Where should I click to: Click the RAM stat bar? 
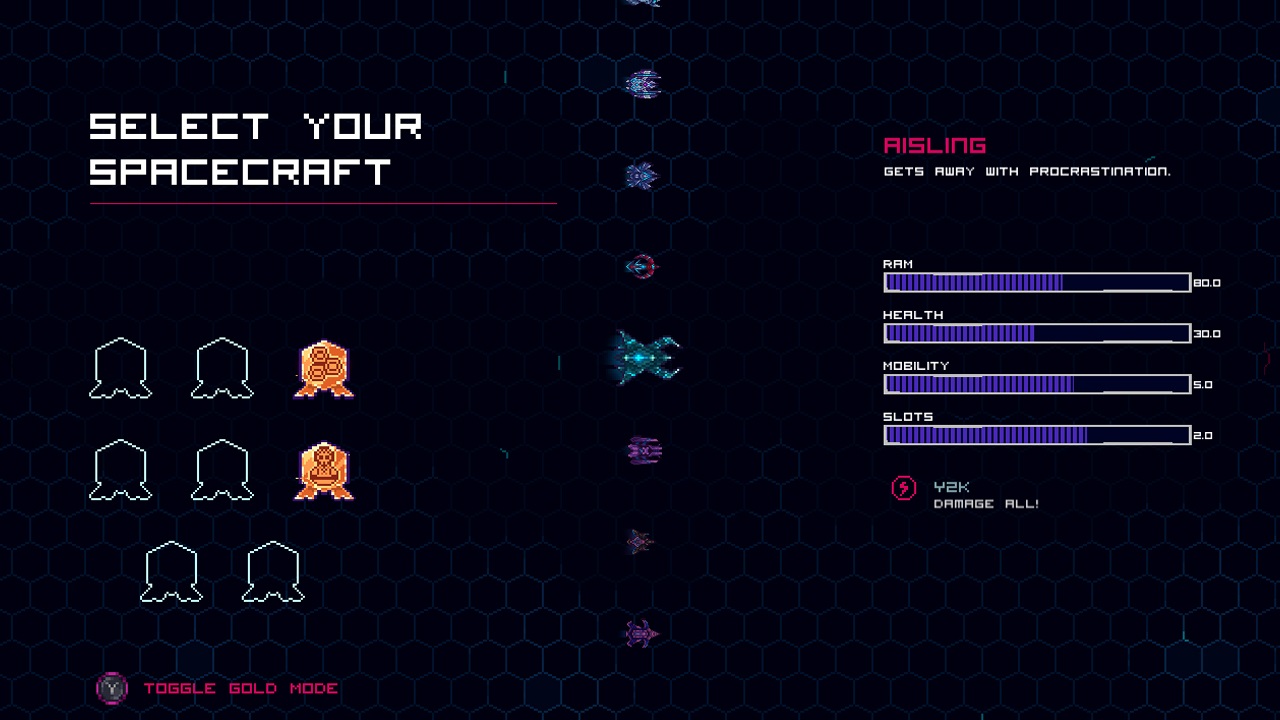[1035, 283]
